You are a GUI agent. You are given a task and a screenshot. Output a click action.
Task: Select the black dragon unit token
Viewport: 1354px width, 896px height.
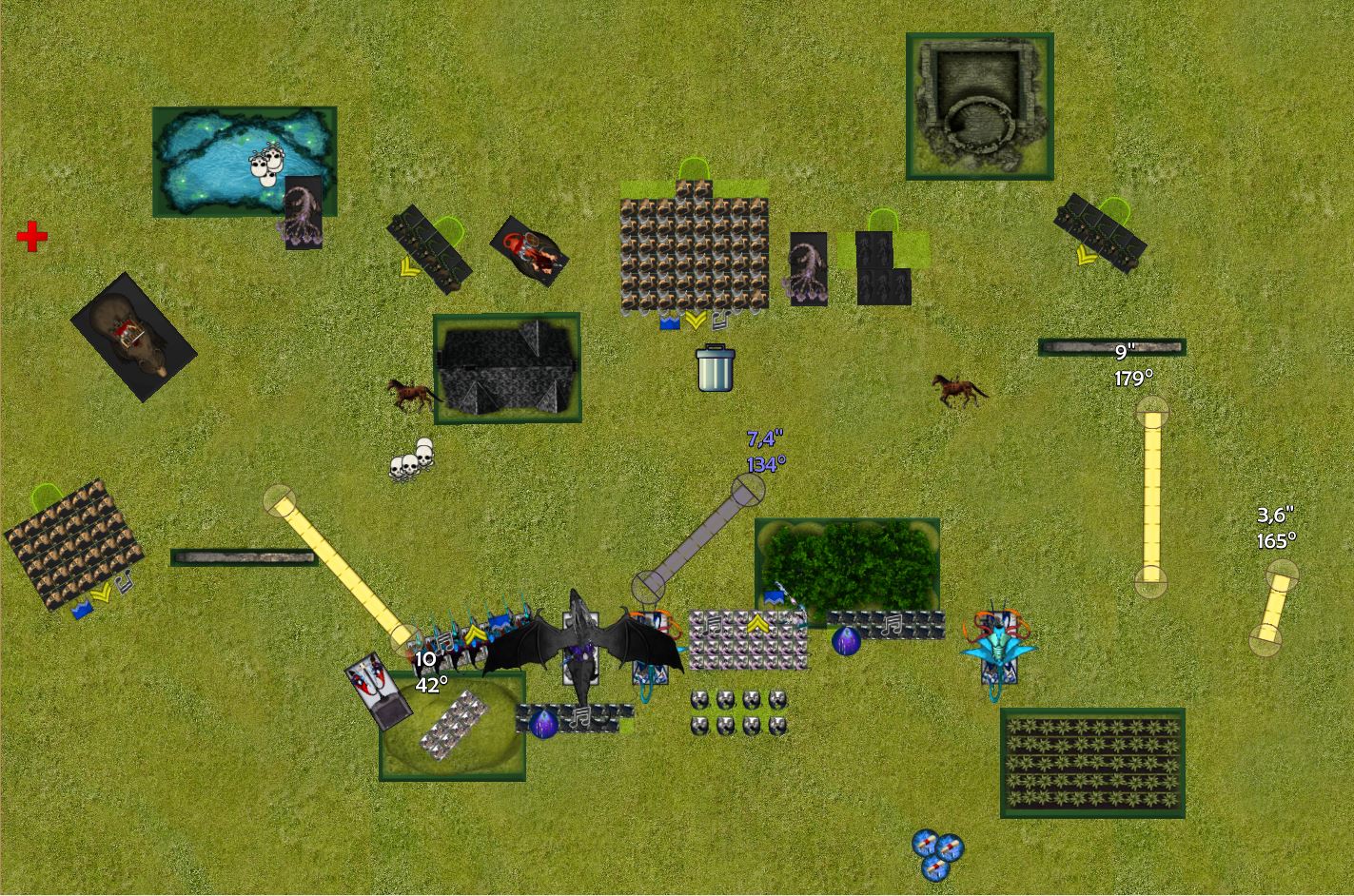[x=581, y=647]
